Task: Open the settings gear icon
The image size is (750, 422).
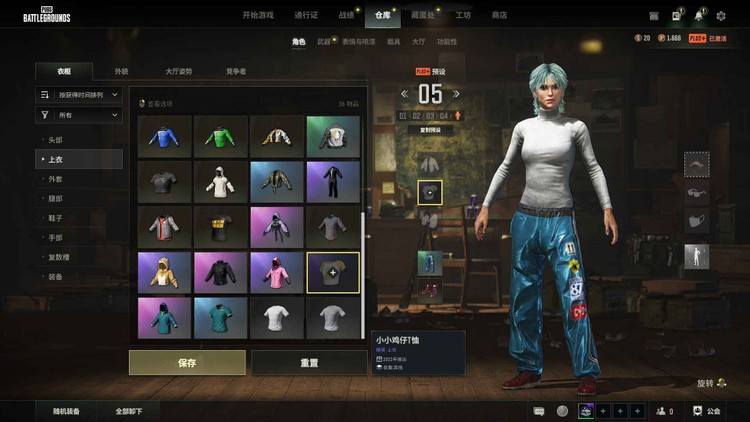Action: (x=722, y=16)
